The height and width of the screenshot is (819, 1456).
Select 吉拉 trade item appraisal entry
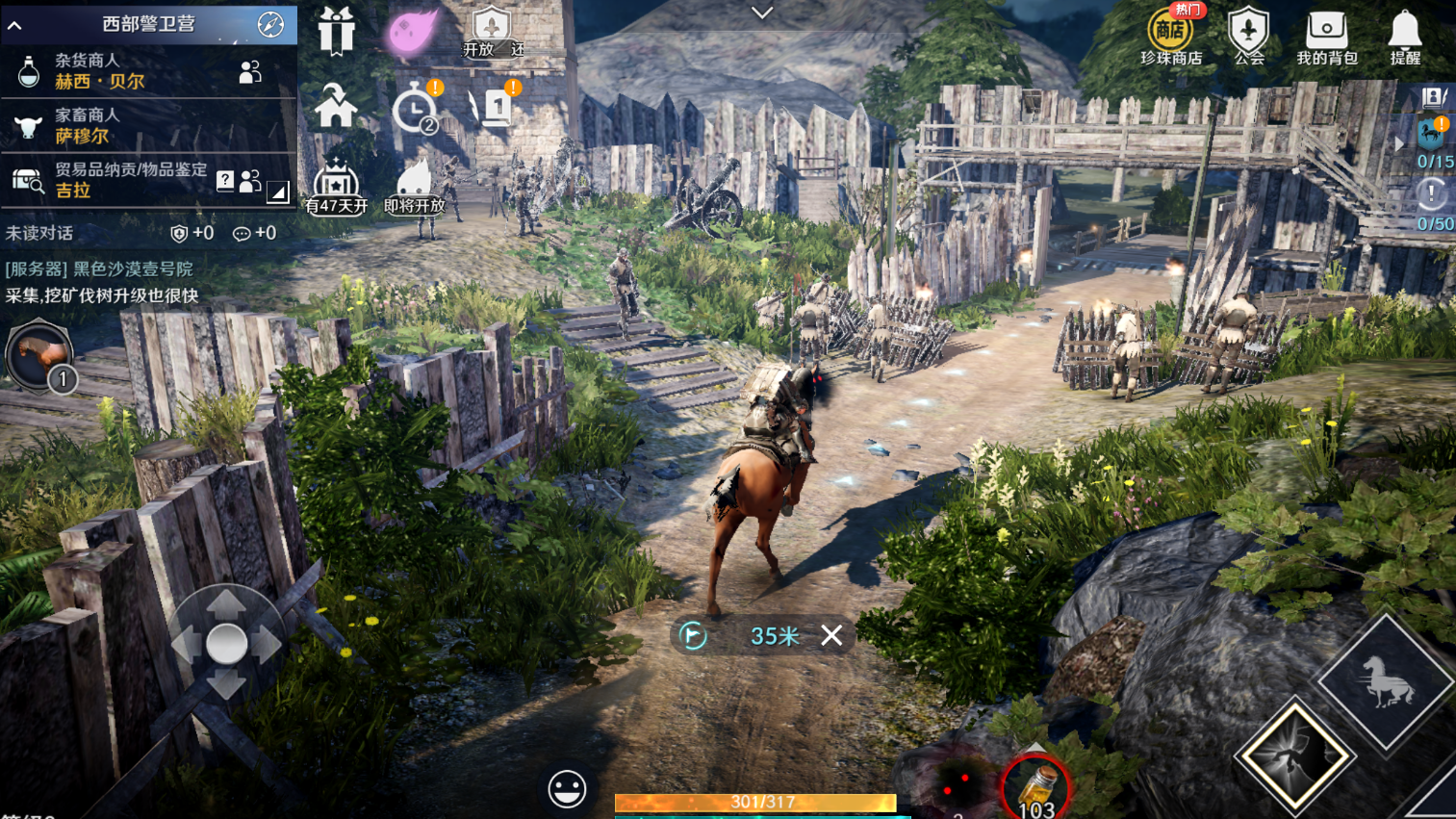point(115,180)
